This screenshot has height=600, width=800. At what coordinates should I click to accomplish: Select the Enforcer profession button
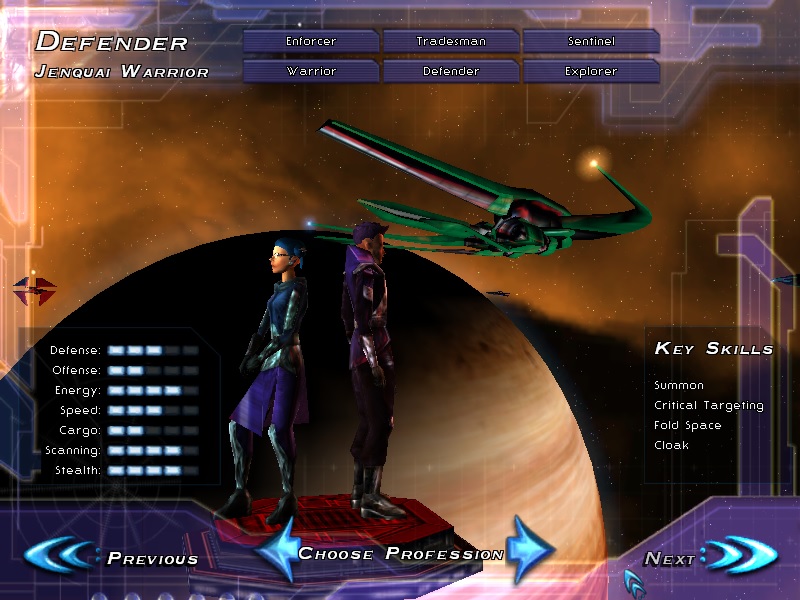[311, 41]
